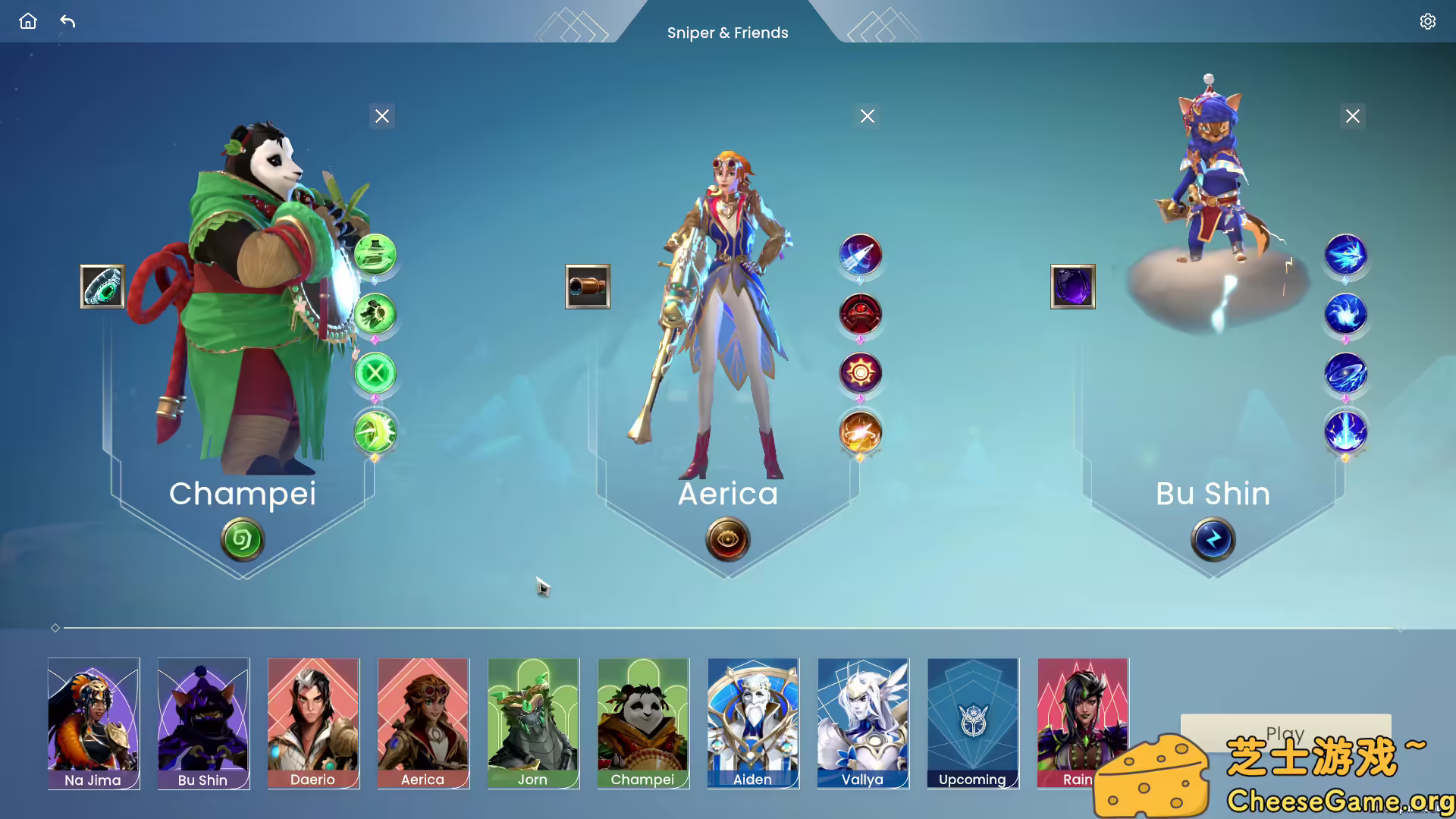1456x819 pixels.
Task: Click Aerica's golden eye role emblem
Action: (726, 539)
